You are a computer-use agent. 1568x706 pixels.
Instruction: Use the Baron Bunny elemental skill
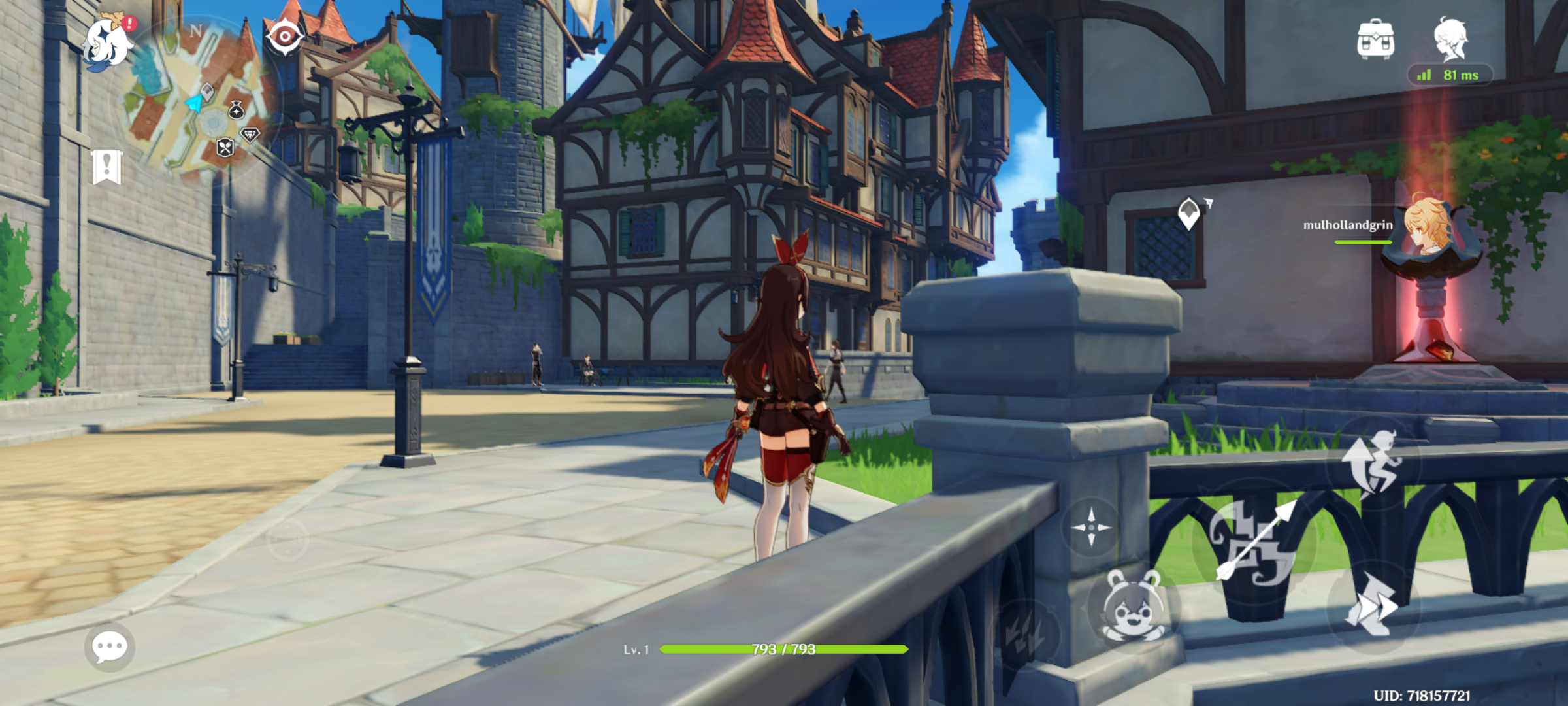(x=1132, y=606)
